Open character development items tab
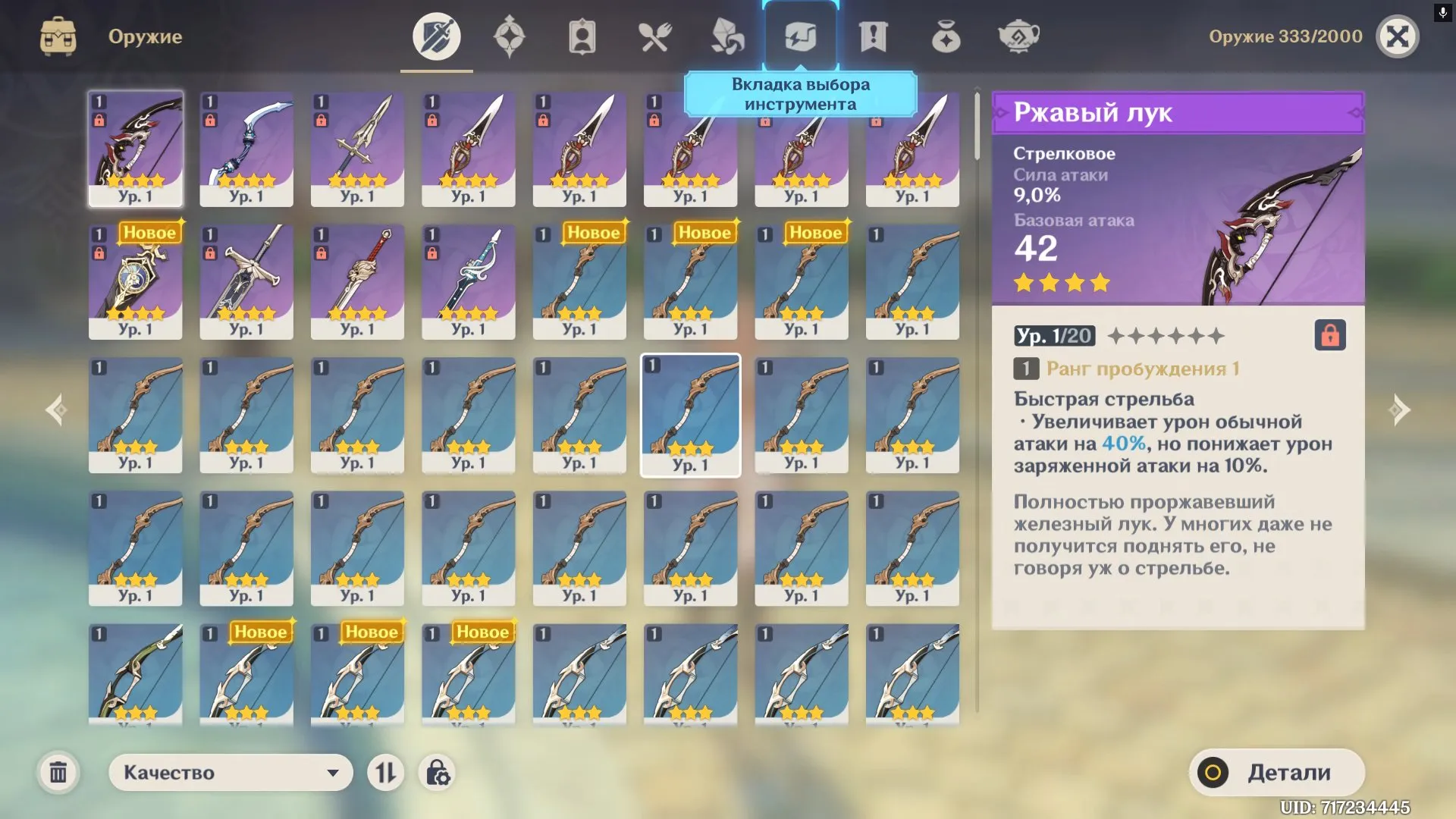Viewport: 1456px width, 819px height. coord(582,34)
